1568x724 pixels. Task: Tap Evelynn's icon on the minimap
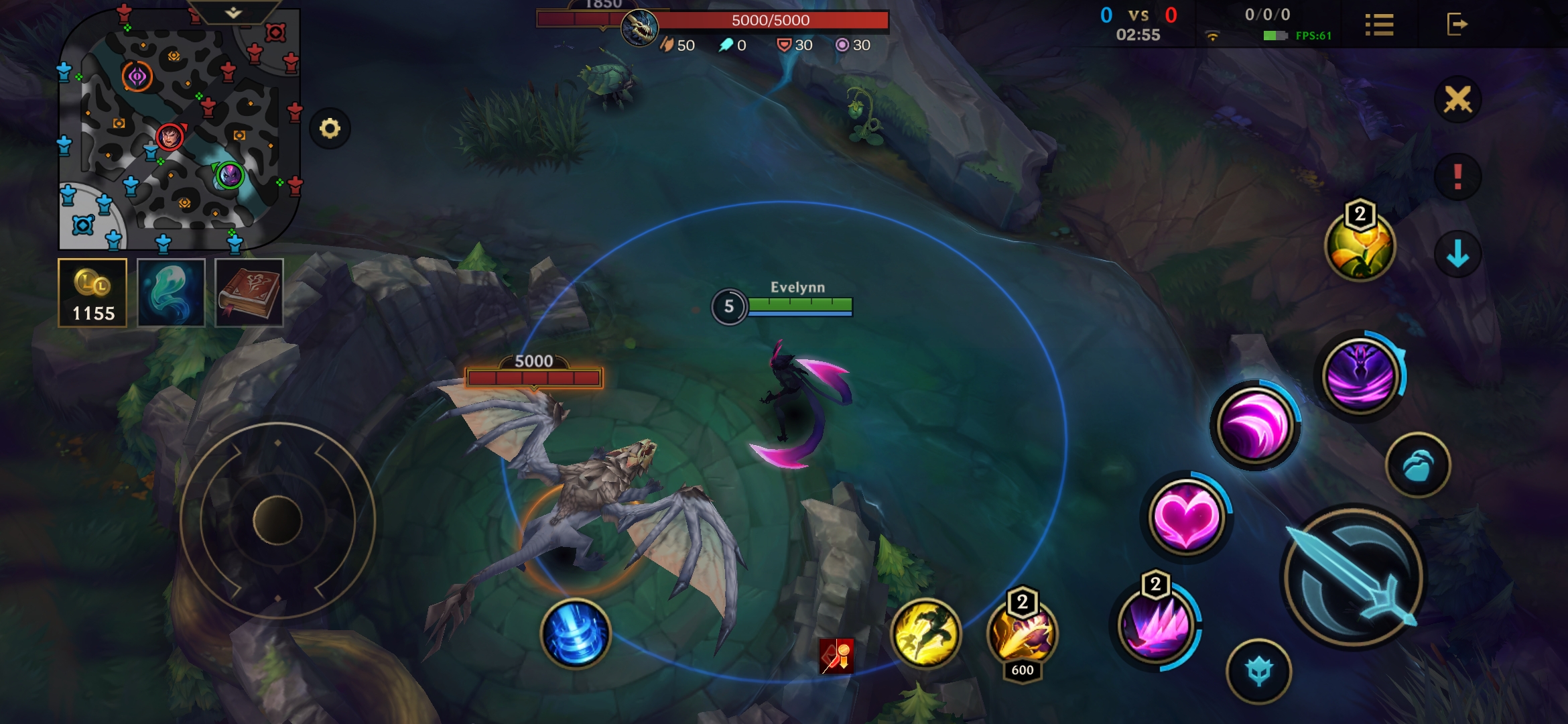point(229,176)
